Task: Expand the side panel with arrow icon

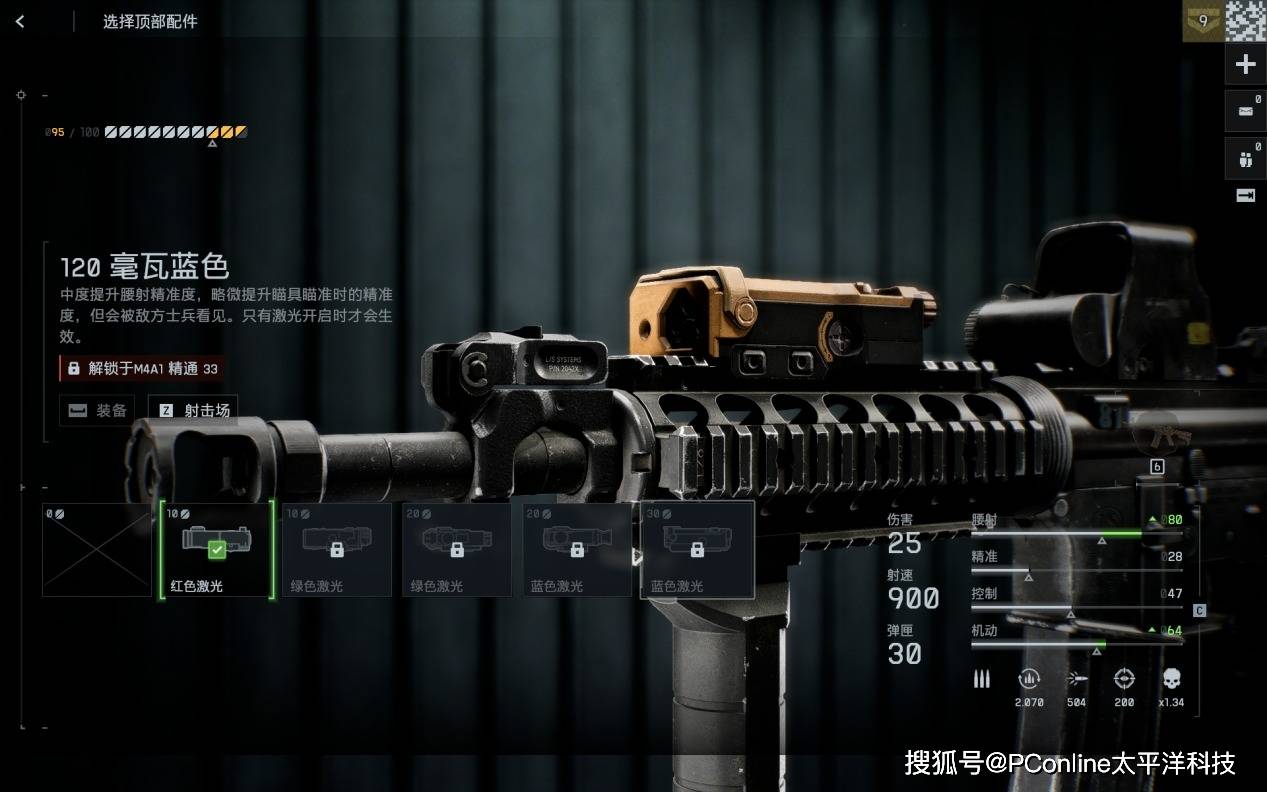Action: pos(1245,196)
